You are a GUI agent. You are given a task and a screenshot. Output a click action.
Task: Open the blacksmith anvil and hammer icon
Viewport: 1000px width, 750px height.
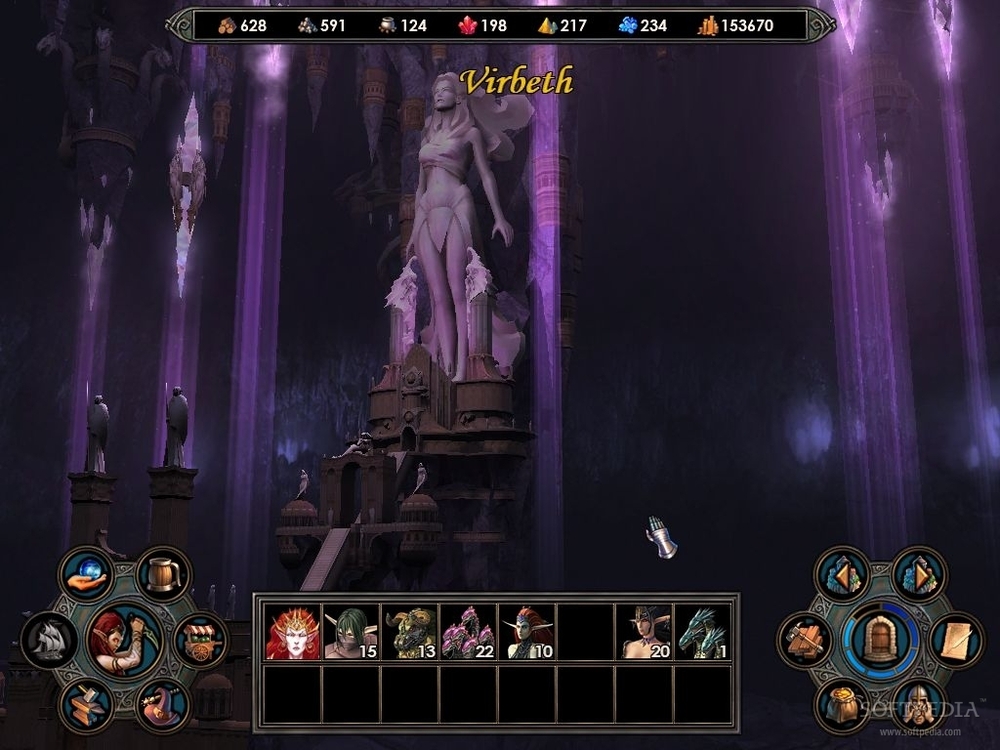87,704
